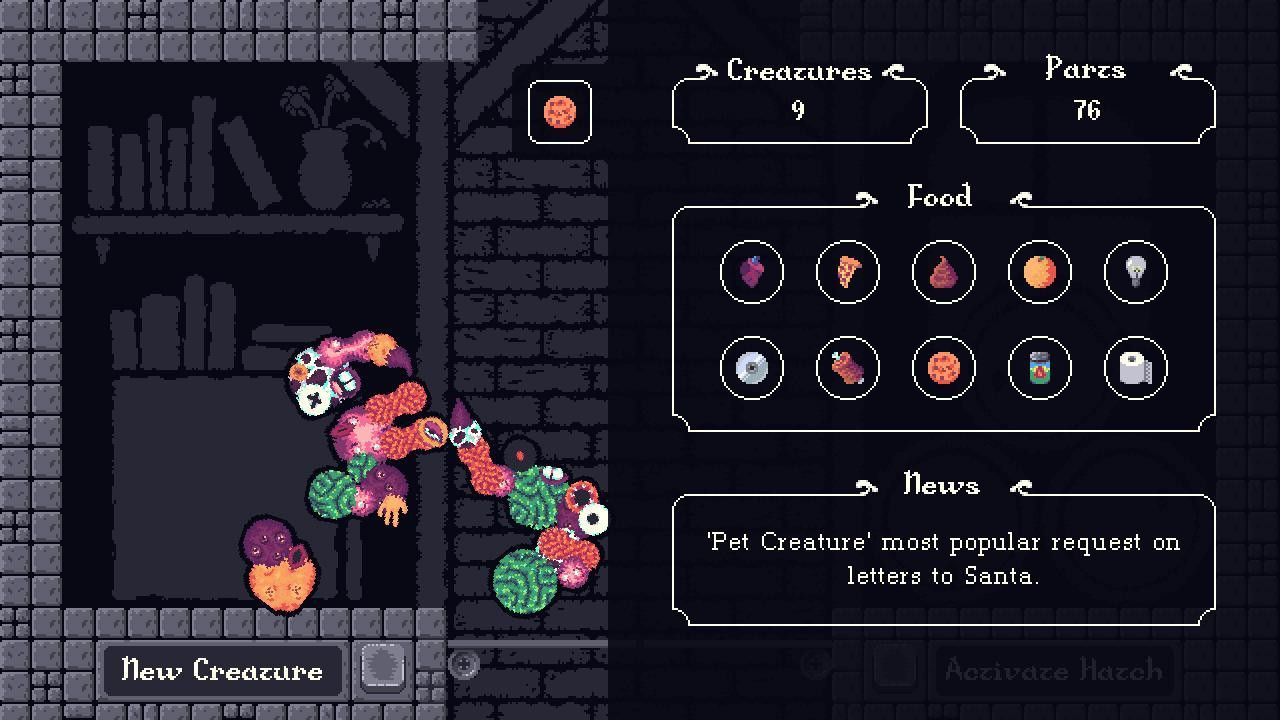The height and width of the screenshot is (720, 1280).
Task: Expand the chevron beside the Food header
Action: 867,197
